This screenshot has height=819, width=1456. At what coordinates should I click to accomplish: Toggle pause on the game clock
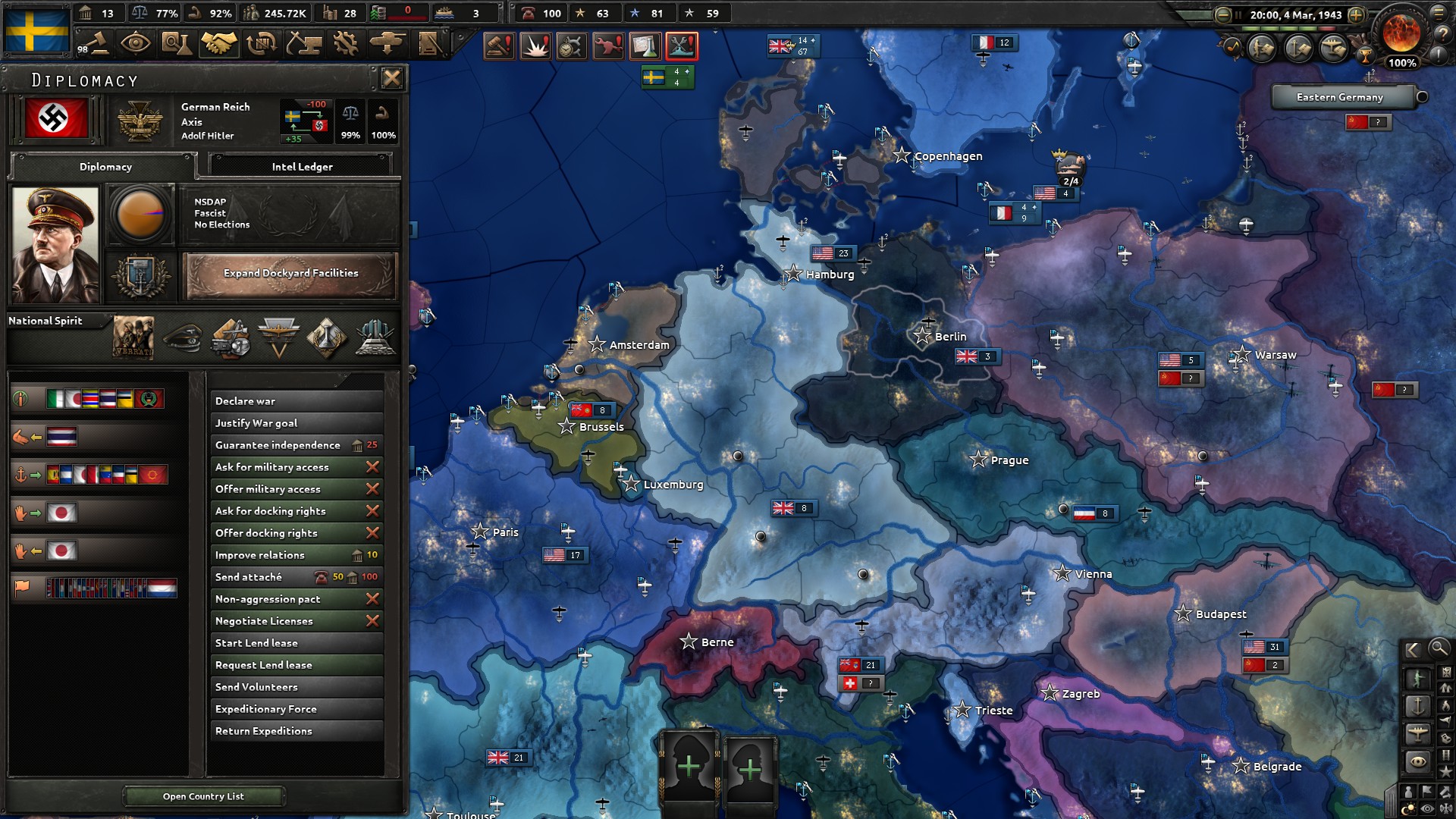[1238, 14]
